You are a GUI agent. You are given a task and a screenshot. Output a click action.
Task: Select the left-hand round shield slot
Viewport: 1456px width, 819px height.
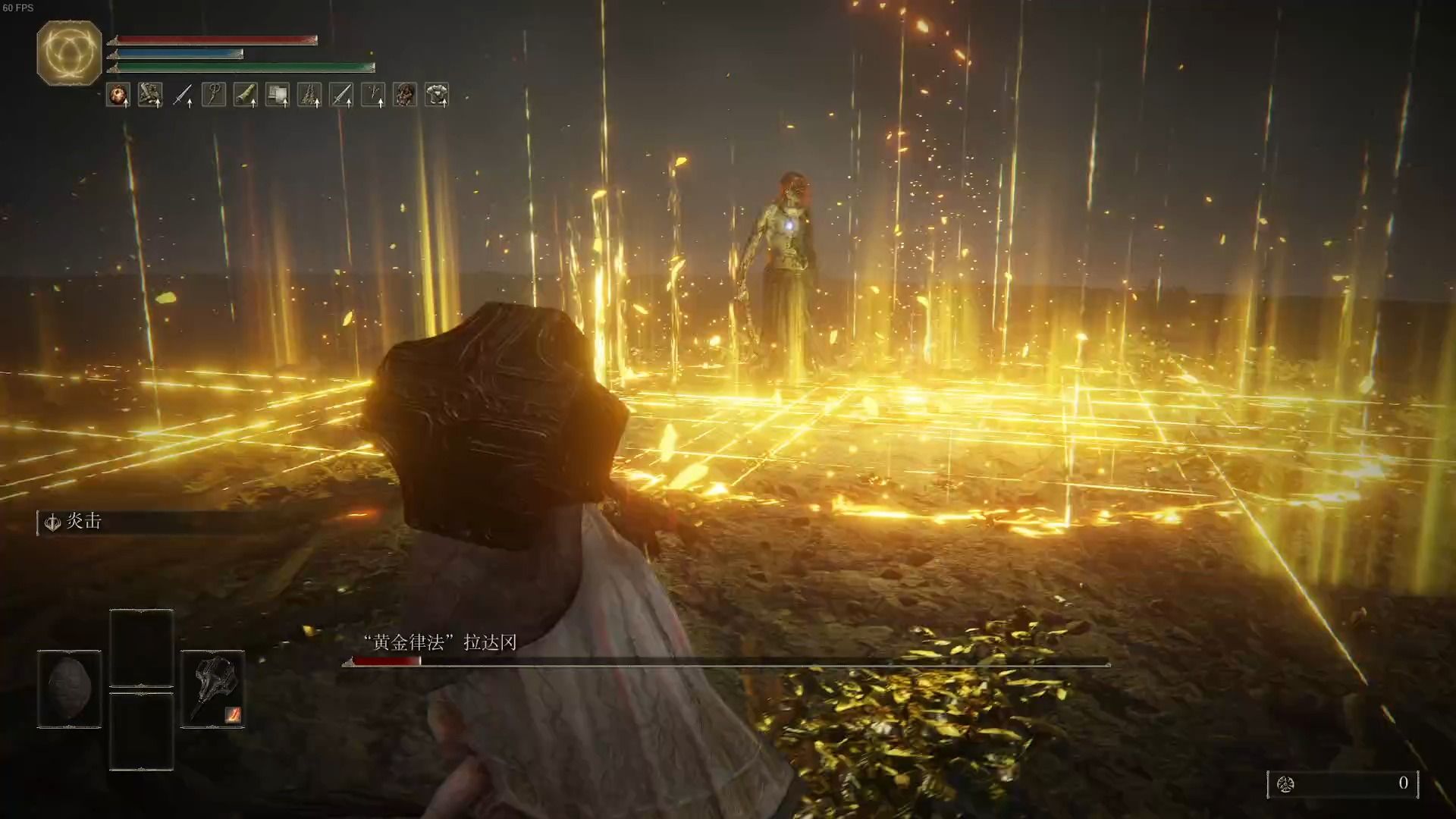coord(69,689)
